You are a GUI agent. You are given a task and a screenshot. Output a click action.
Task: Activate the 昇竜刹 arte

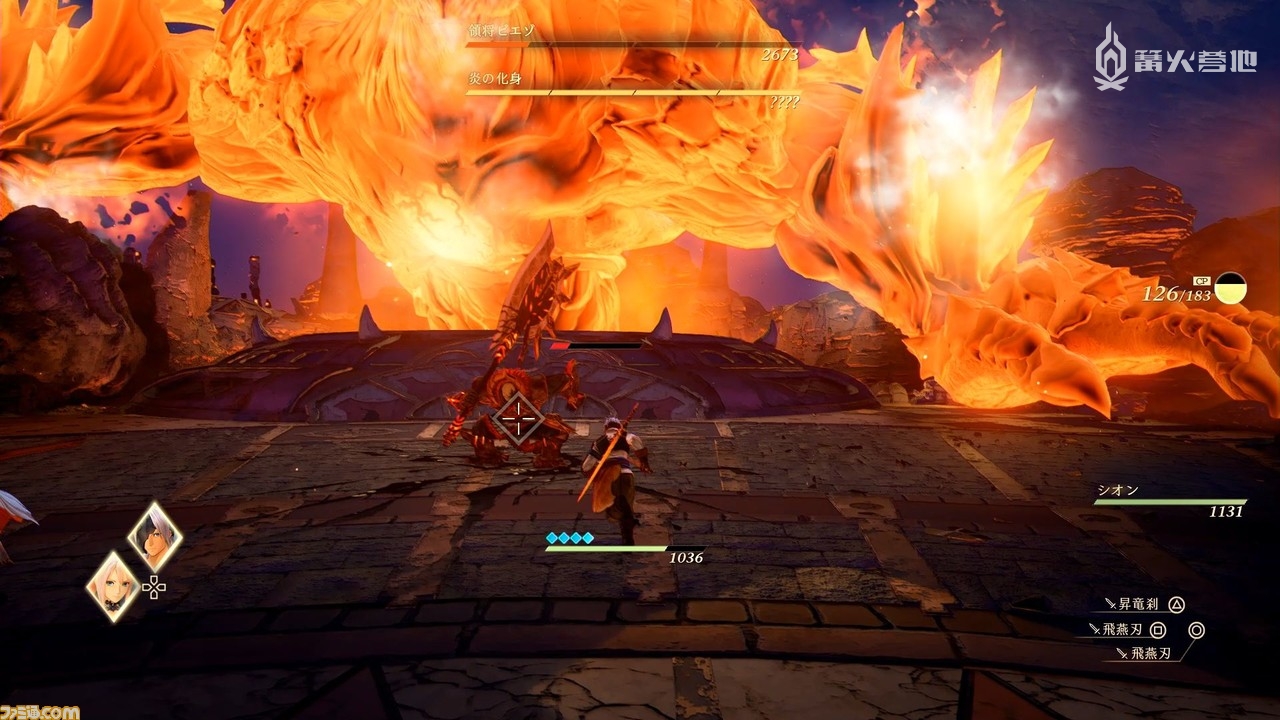coord(1140,604)
